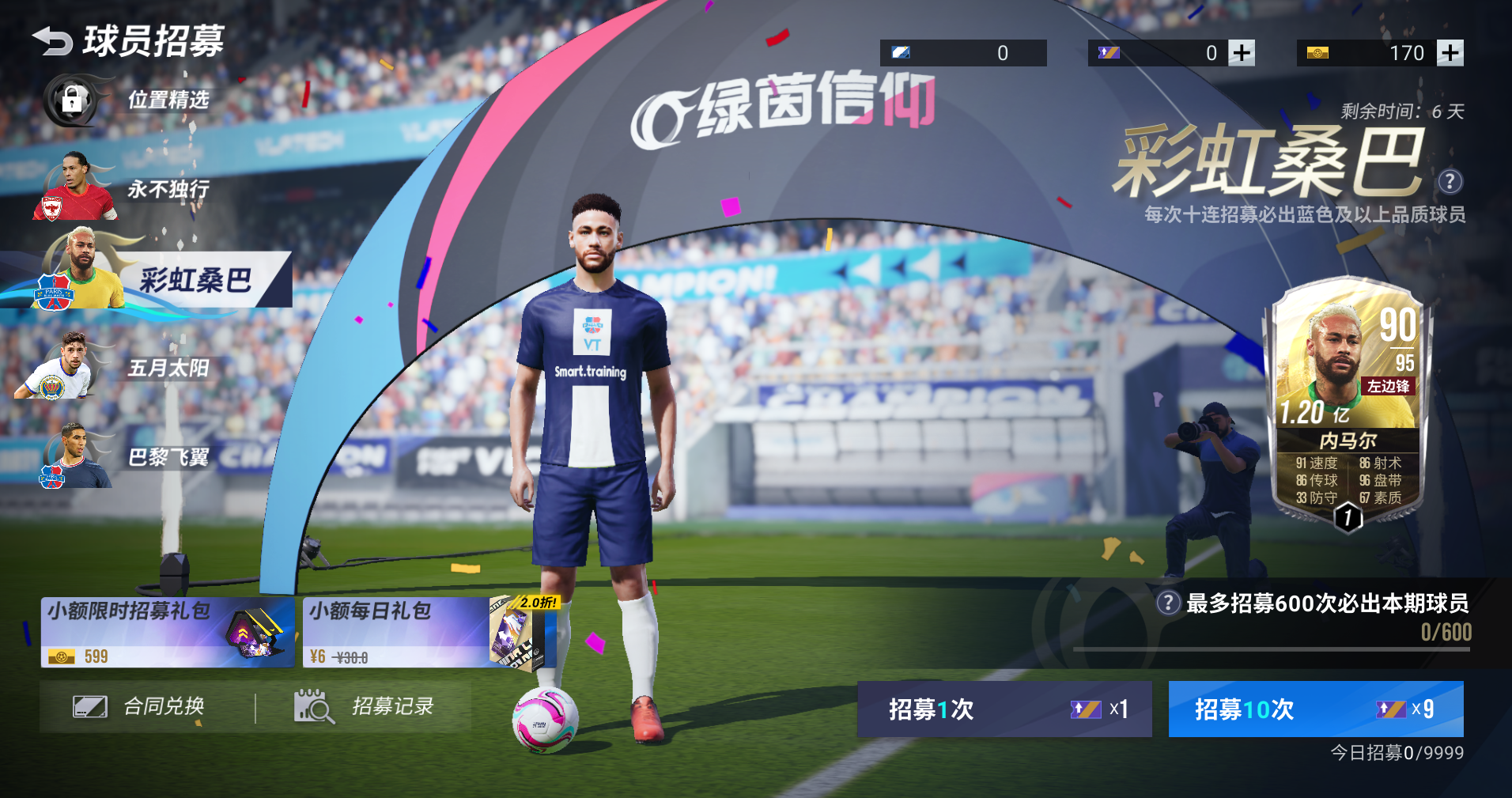Click the purple recruit ticket icon
Viewport: 1512px width, 798px height.
(x=1109, y=52)
